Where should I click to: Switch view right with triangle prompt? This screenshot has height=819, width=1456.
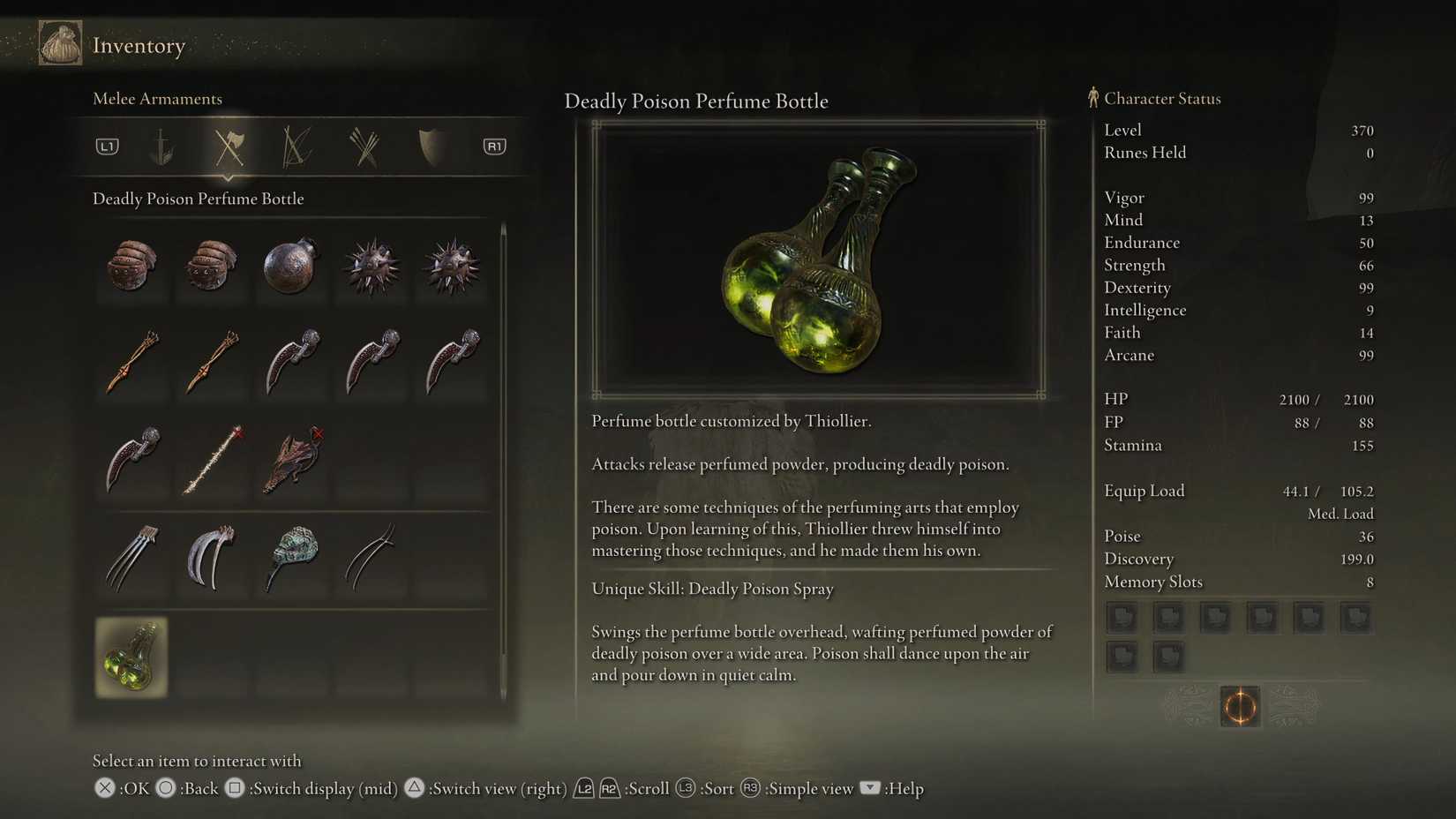(x=416, y=788)
